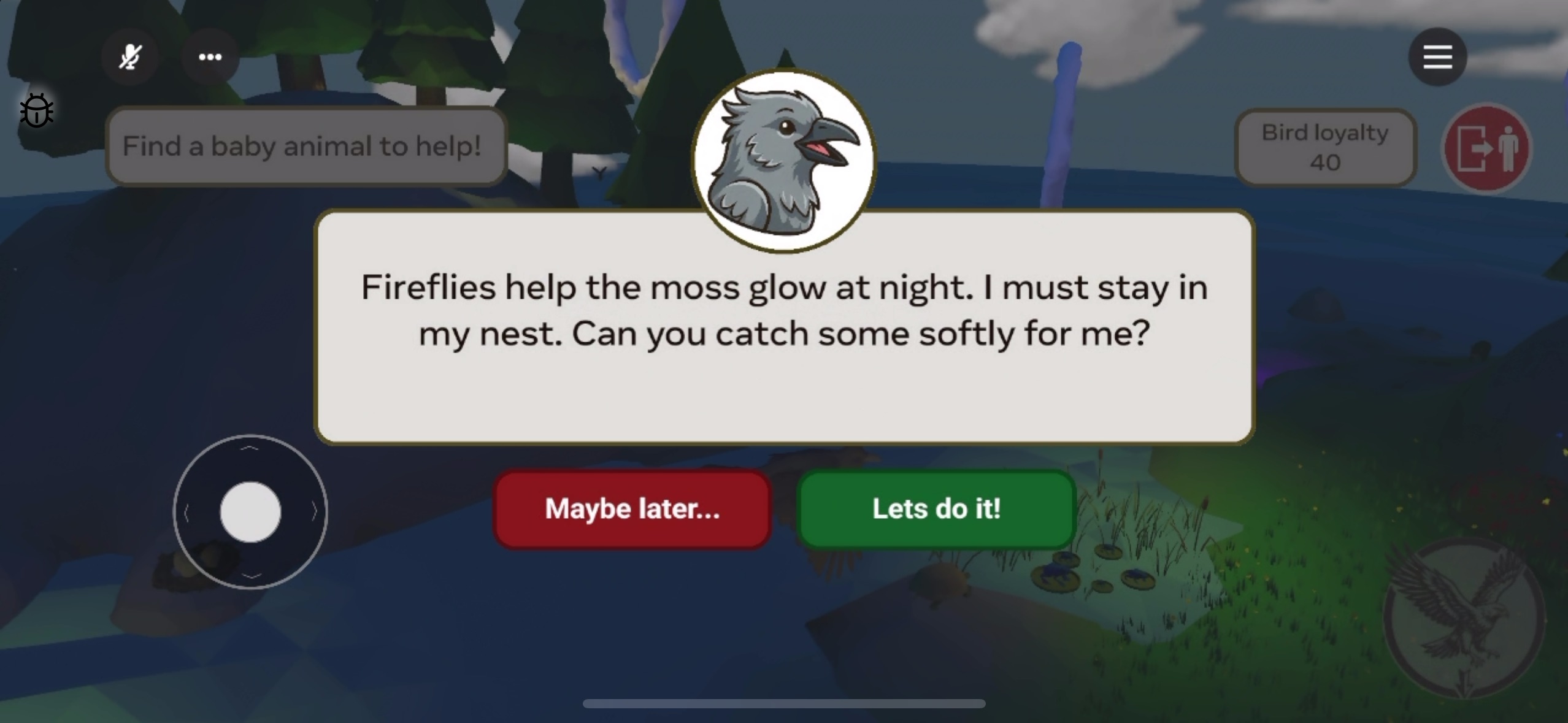The height and width of the screenshot is (723, 1568).
Task: Open the three-dots options button
Action: click(x=210, y=57)
